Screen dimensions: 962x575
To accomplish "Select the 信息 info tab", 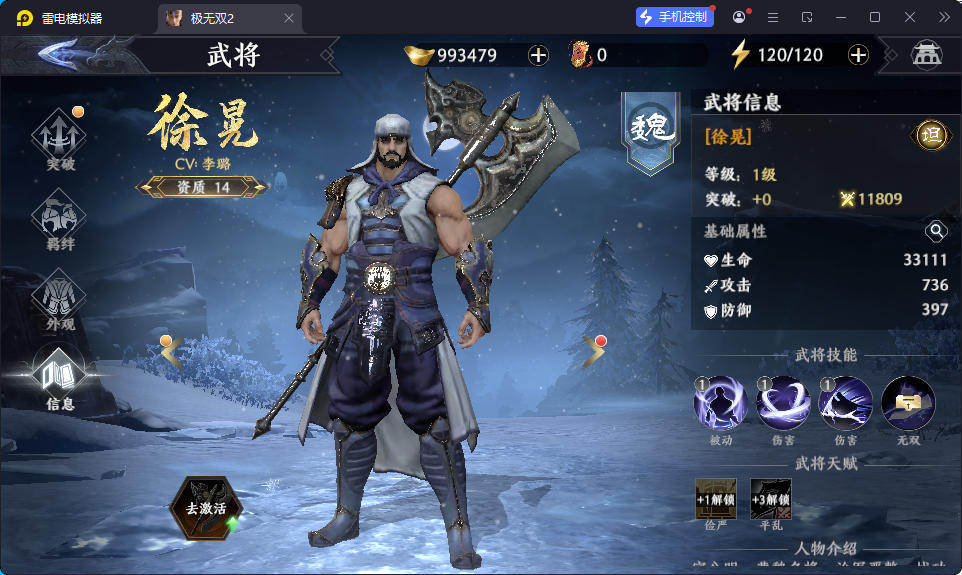I will (60, 378).
